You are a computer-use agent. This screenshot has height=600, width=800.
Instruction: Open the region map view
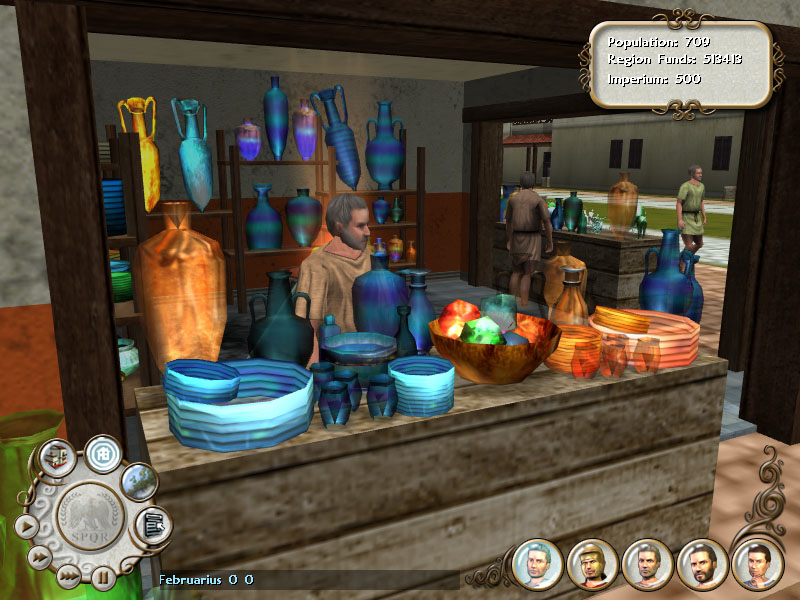tap(139, 481)
